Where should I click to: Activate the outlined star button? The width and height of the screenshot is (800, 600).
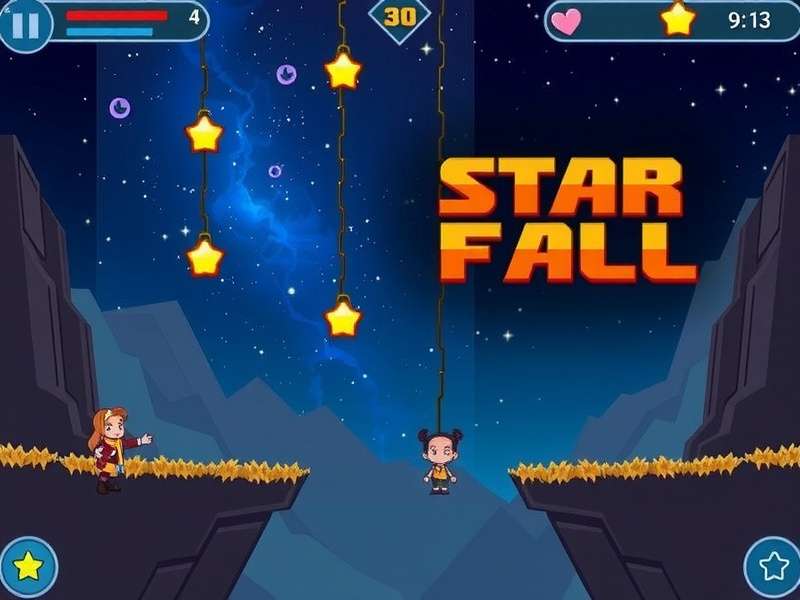(773, 566)
